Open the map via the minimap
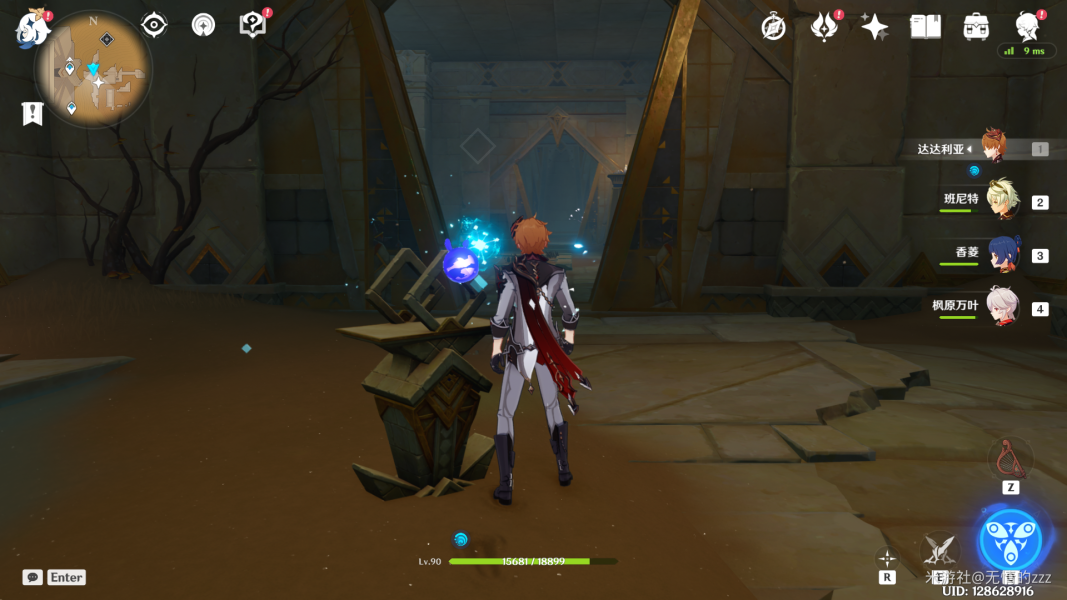Screen dimensions: 1067x600 (93, 69)
